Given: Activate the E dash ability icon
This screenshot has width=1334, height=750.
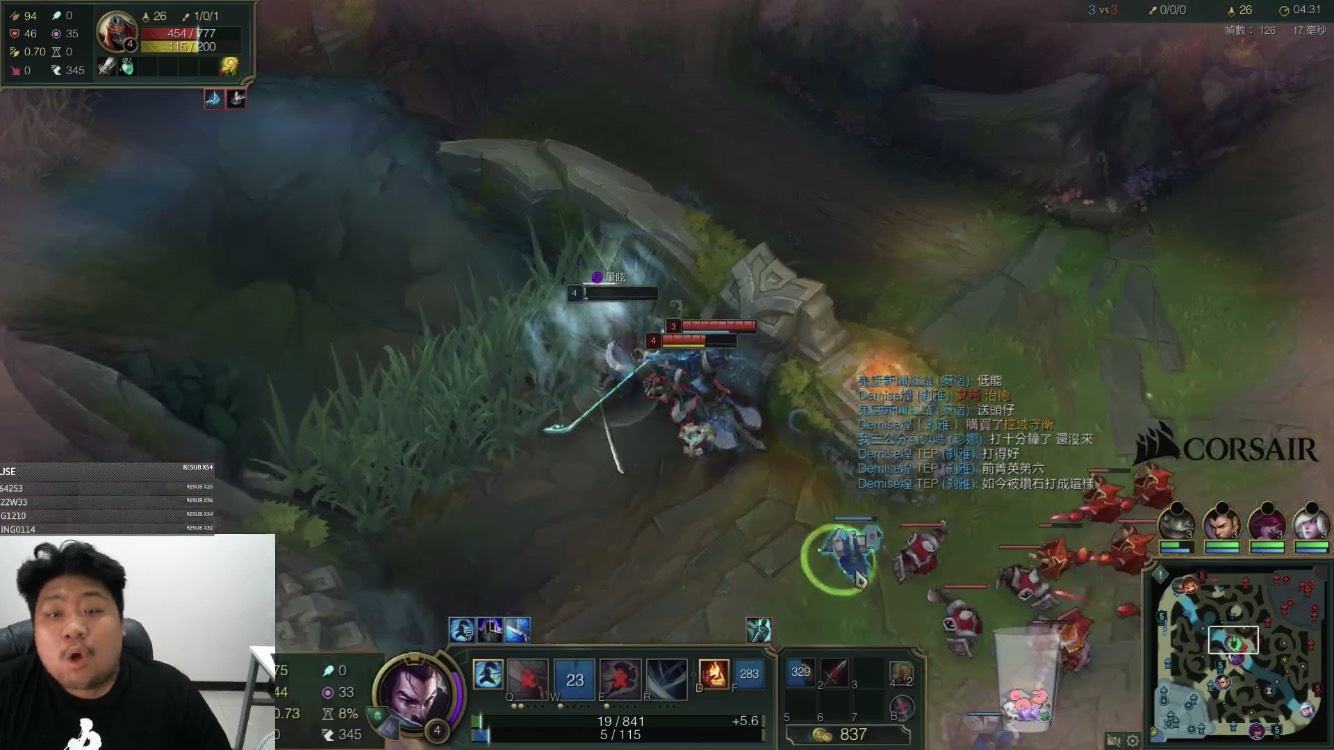Looking at the screenshot, I should (x=620, y=678).
